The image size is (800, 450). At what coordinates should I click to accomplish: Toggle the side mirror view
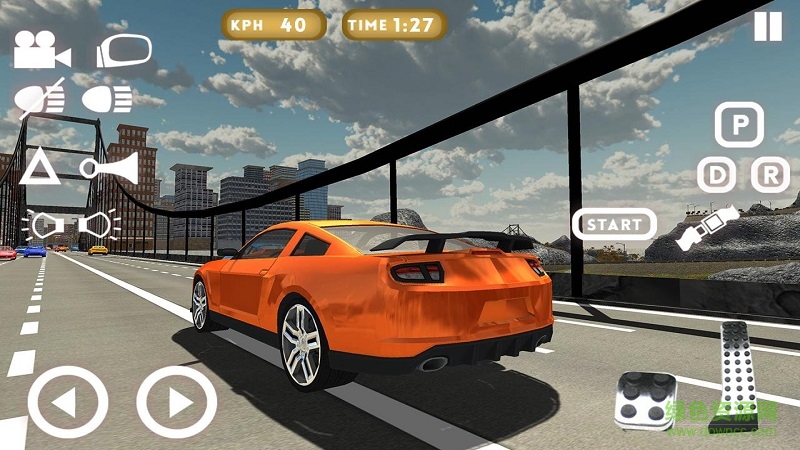click(123, 50)
